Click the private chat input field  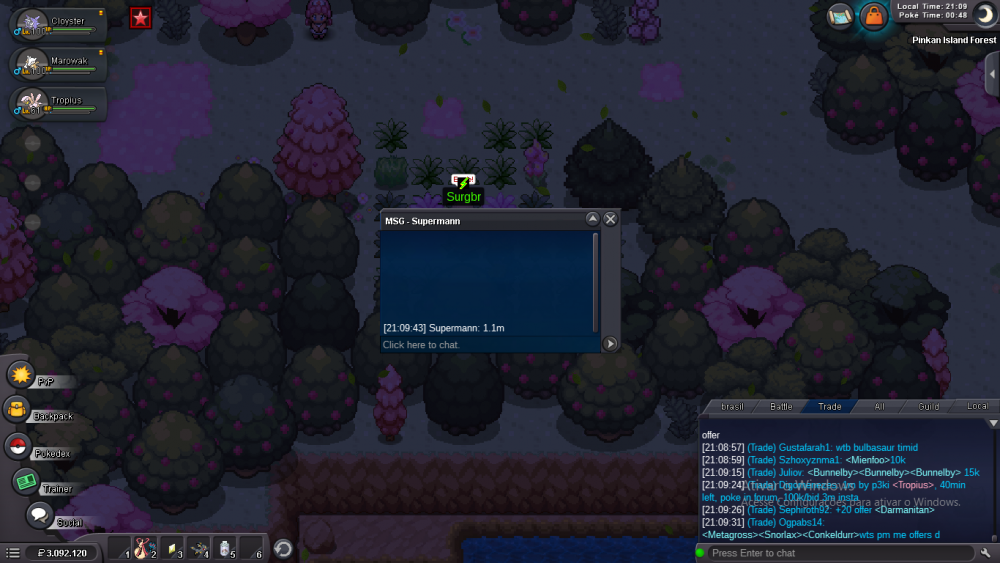click(490, 345)
